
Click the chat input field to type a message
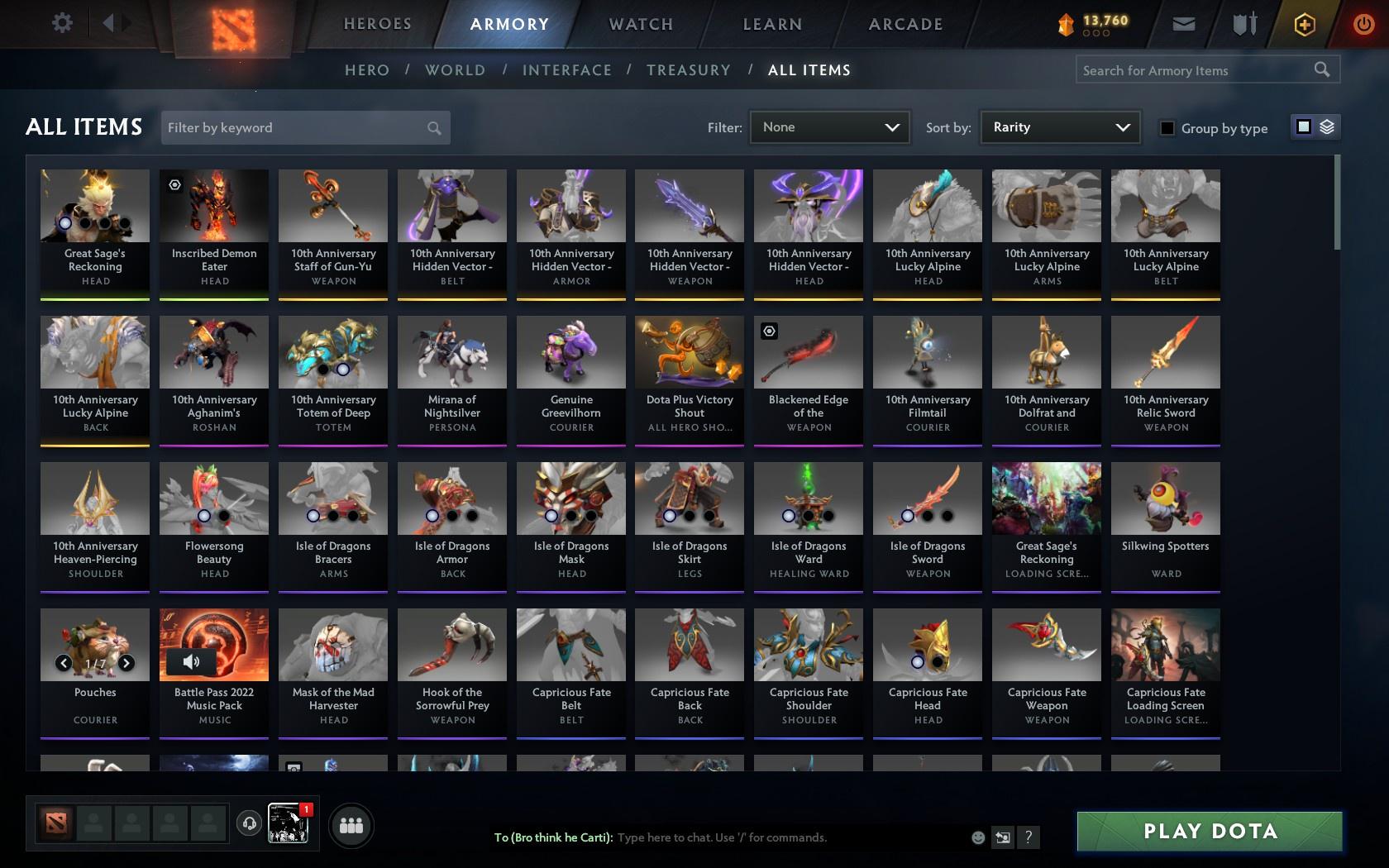(744, 837)
